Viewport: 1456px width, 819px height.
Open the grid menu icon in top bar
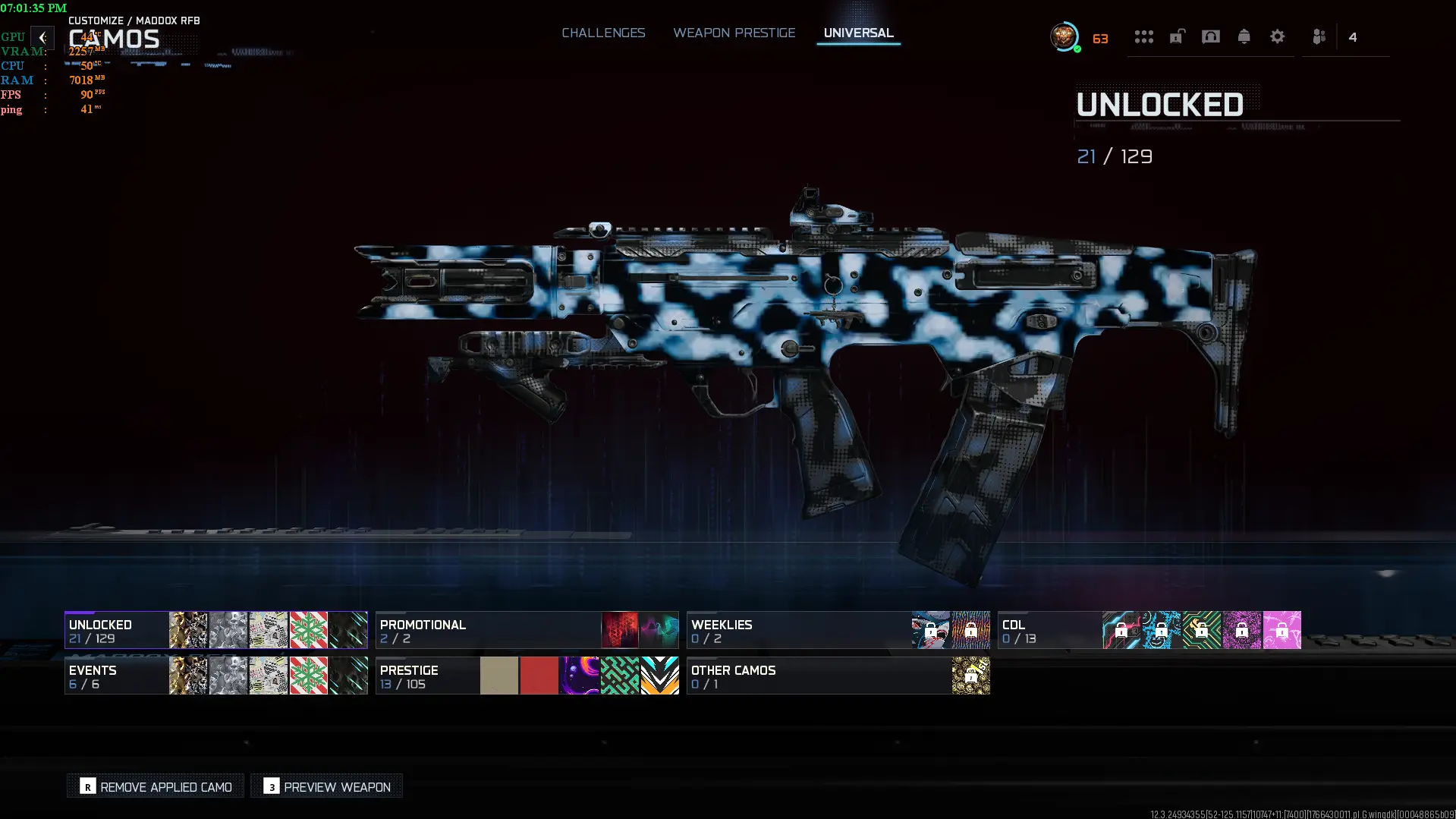click(1144, 36)
